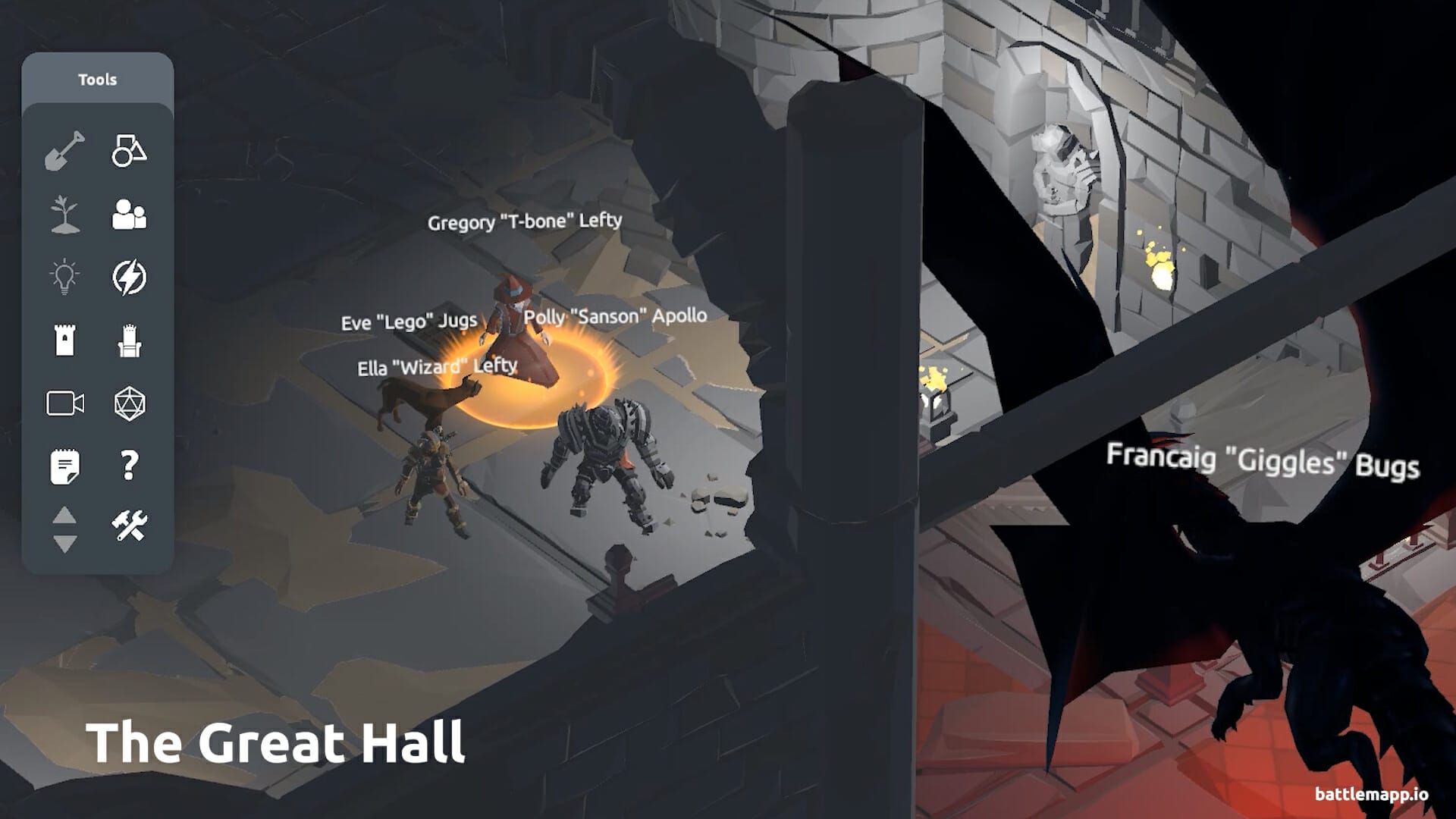Click the down arrow to lower elevation
Viewport: 1456px width, 819px height.
(67, 541)
